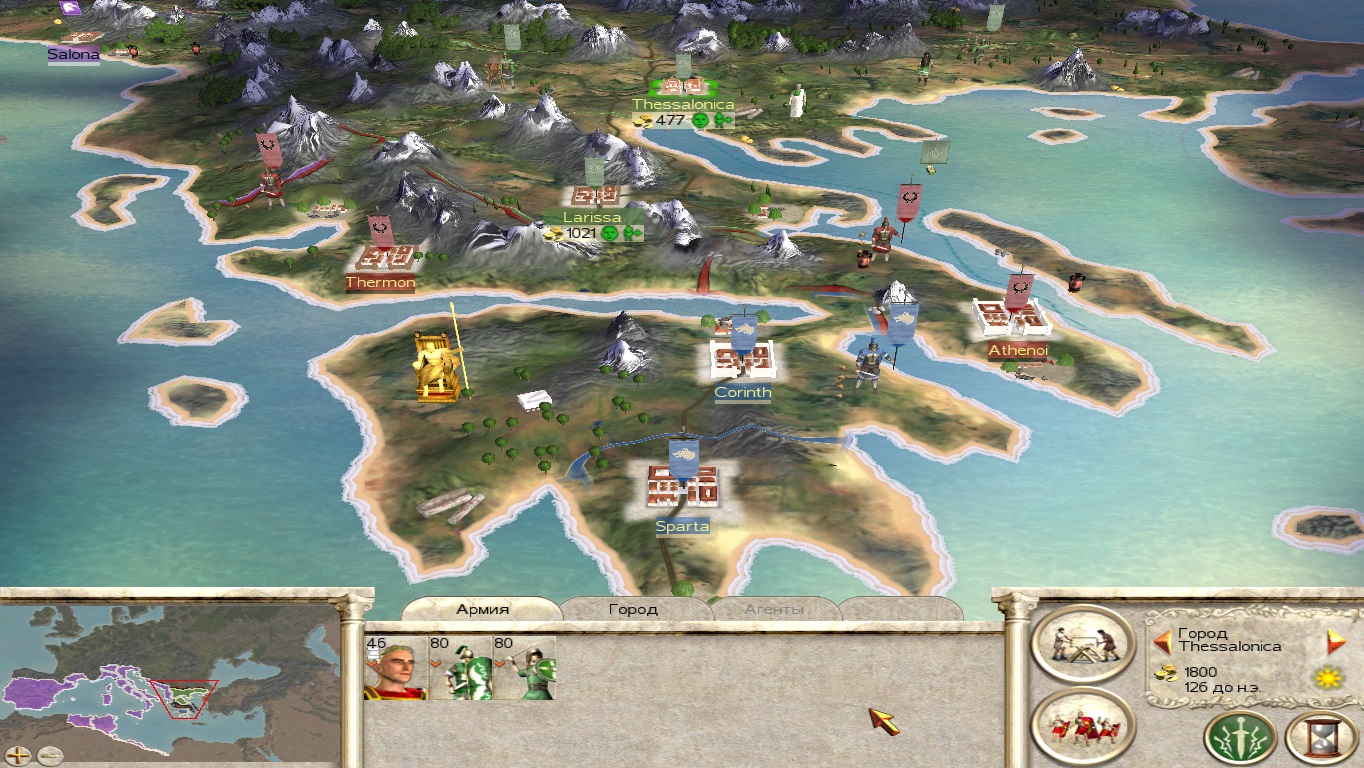This screenshot has height=768, width=1364.
Task: Switch to the Армия tab
Action: (483, 609)
